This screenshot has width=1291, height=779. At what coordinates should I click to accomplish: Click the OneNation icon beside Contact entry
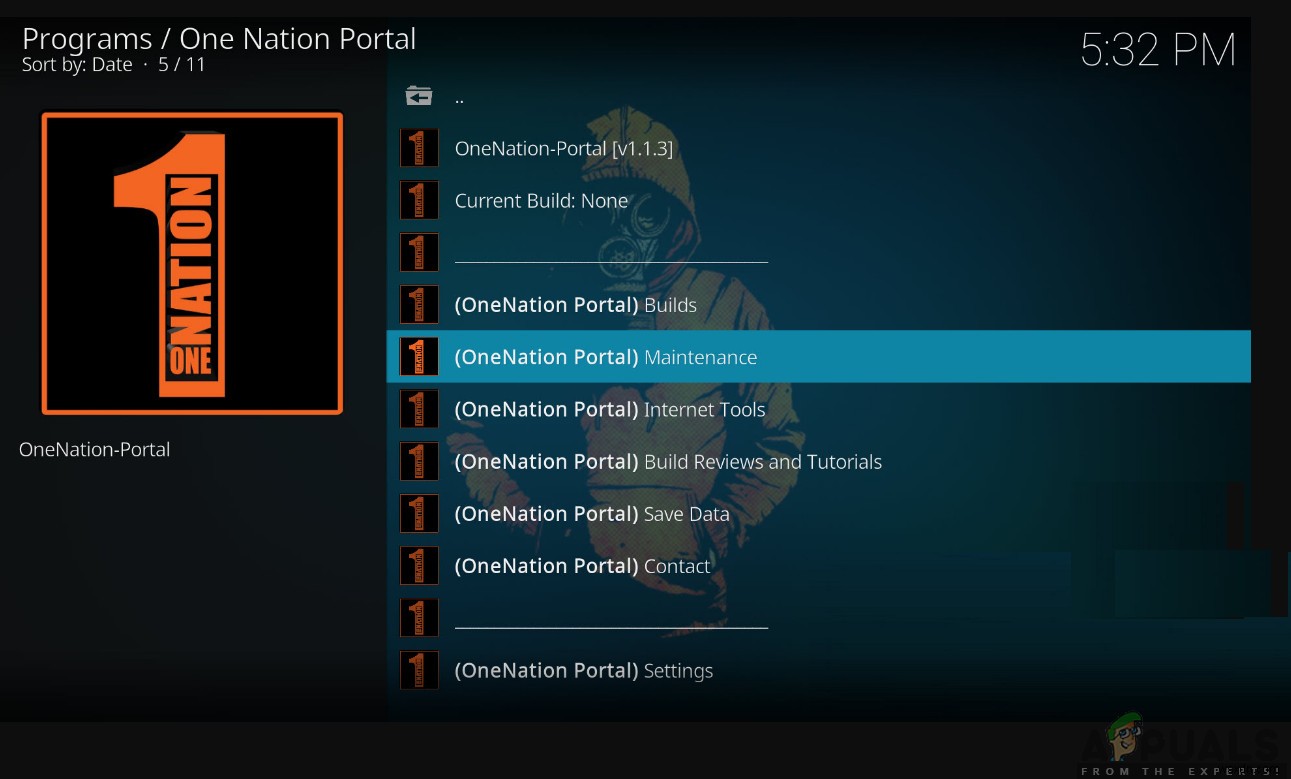[419, 565]
